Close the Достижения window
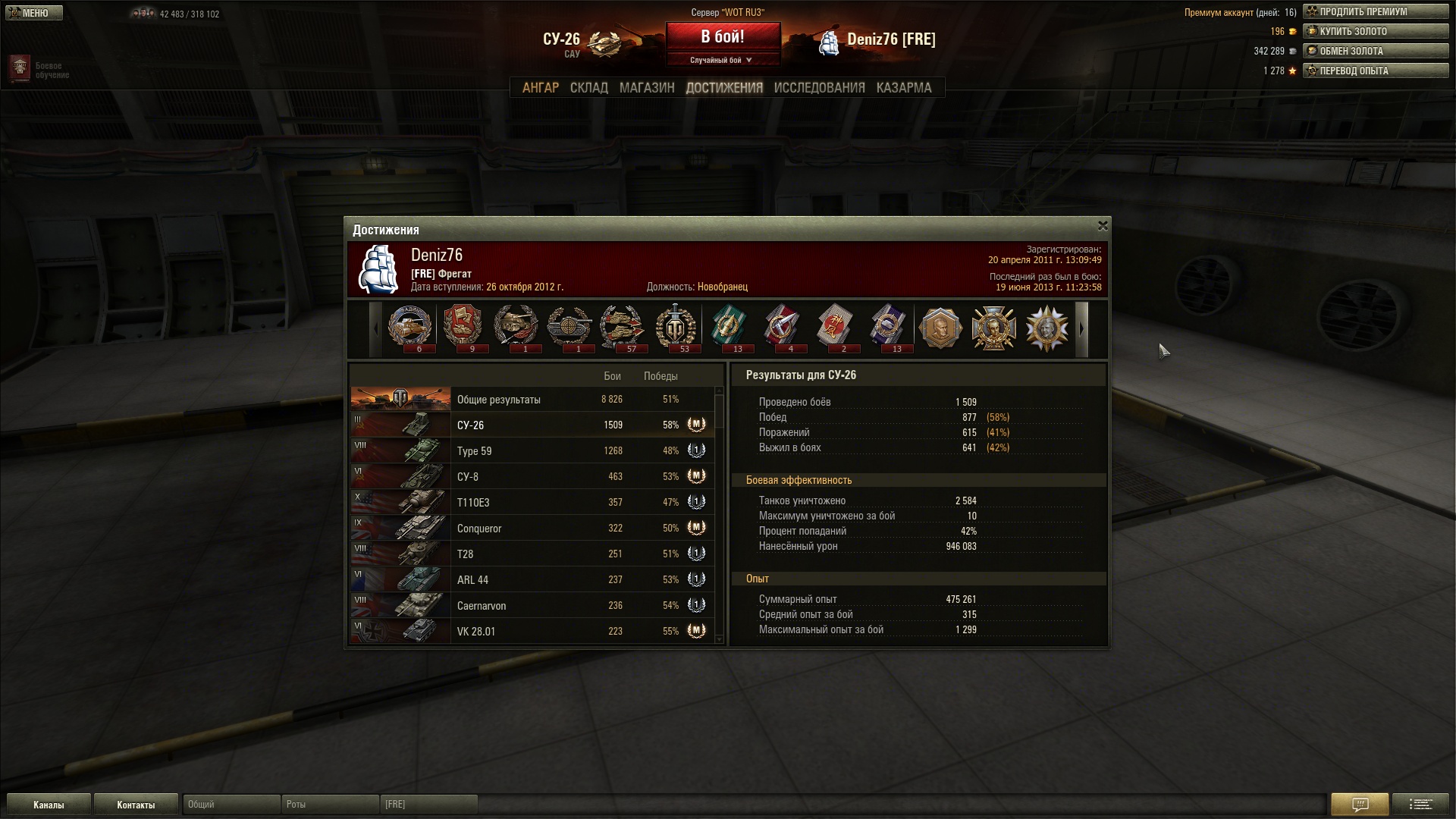Screen dimensions: 1456x819 click(x=1103, y=226)
